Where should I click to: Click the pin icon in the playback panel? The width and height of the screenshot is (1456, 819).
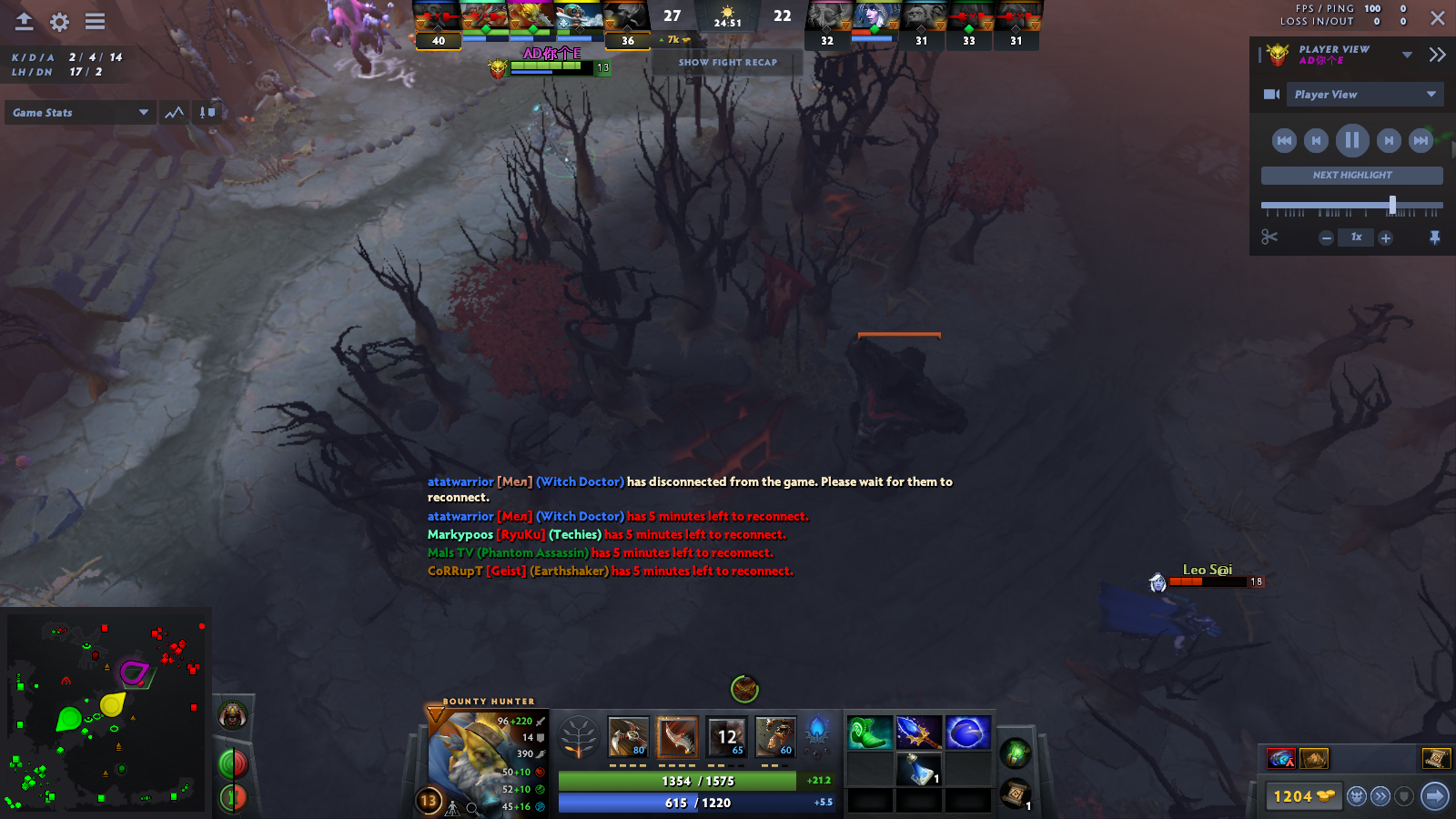click(x=1434, y=238)
